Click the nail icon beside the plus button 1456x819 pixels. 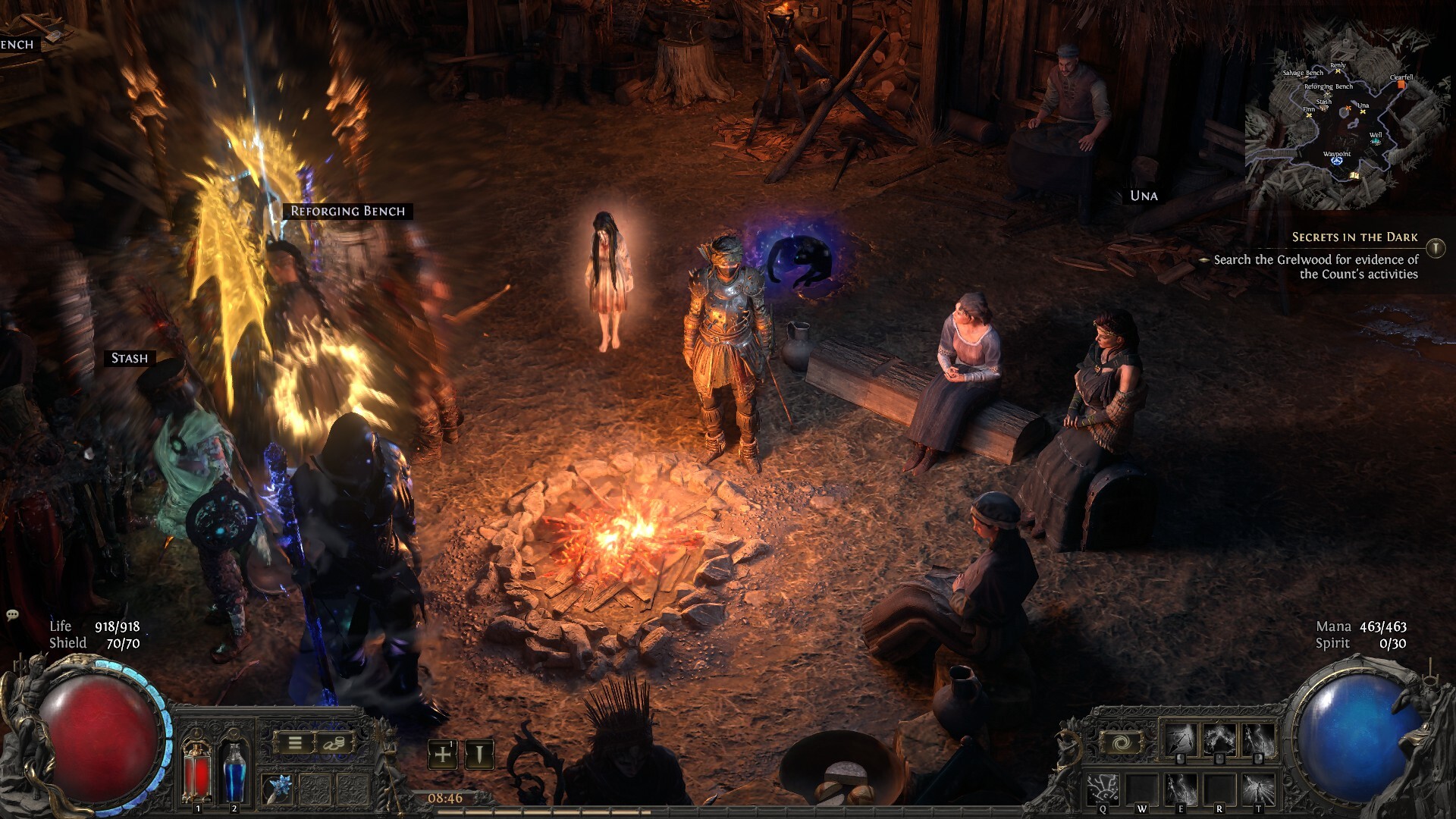point(479,755)
